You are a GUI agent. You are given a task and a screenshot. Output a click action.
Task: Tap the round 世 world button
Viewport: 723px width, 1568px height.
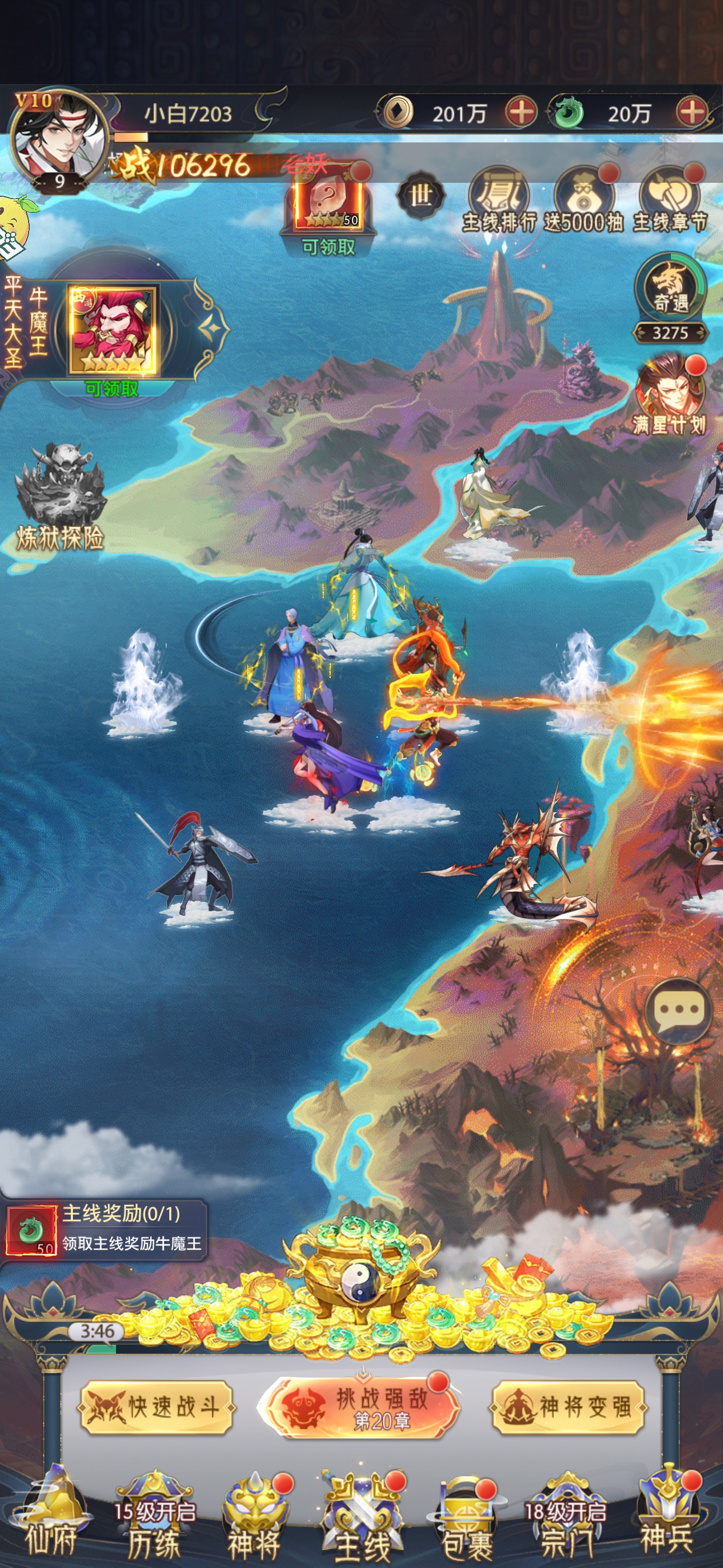coord(420,196)
